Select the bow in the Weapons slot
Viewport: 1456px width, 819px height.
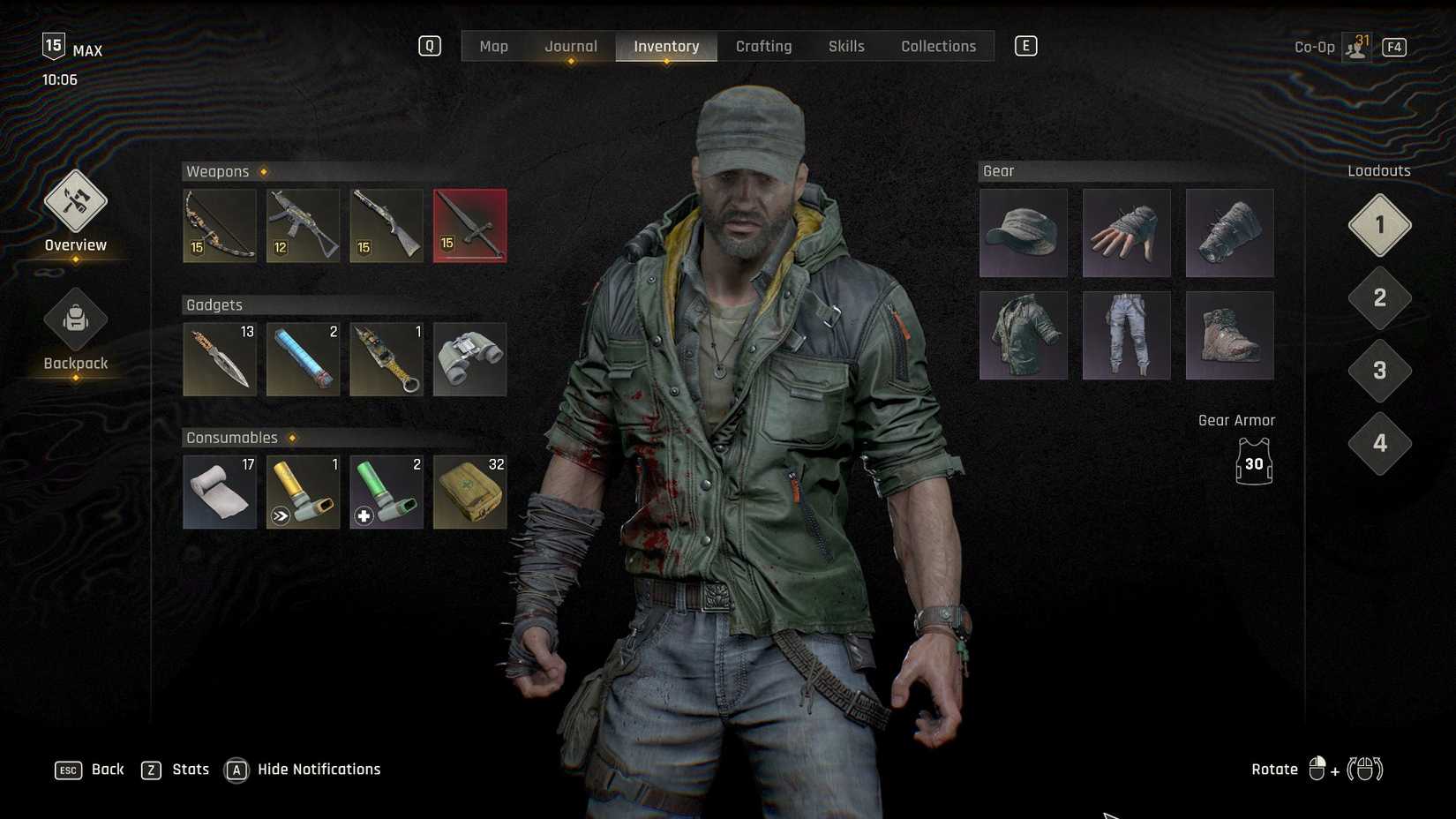point(219,225)
